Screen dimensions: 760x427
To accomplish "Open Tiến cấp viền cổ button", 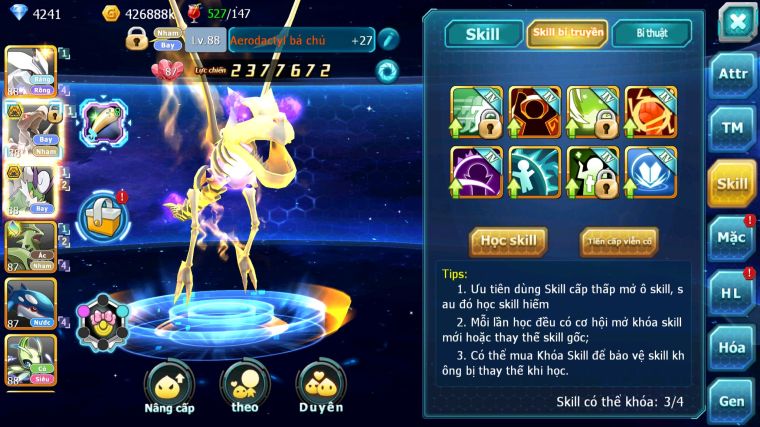I will pos(619,241).
